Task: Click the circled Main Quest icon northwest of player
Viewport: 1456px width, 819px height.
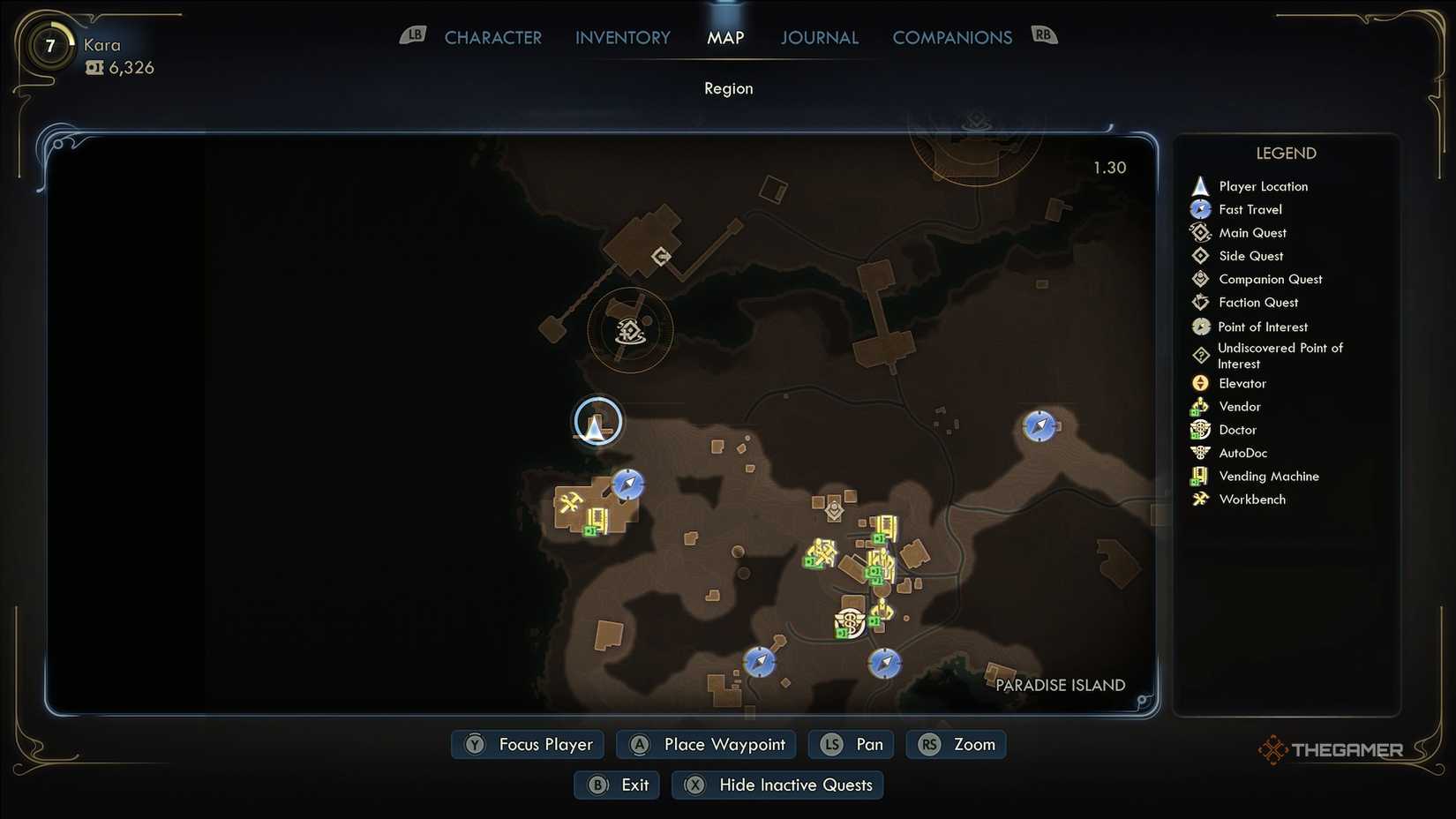Action: pyautogui.click(x=630, y=331)
